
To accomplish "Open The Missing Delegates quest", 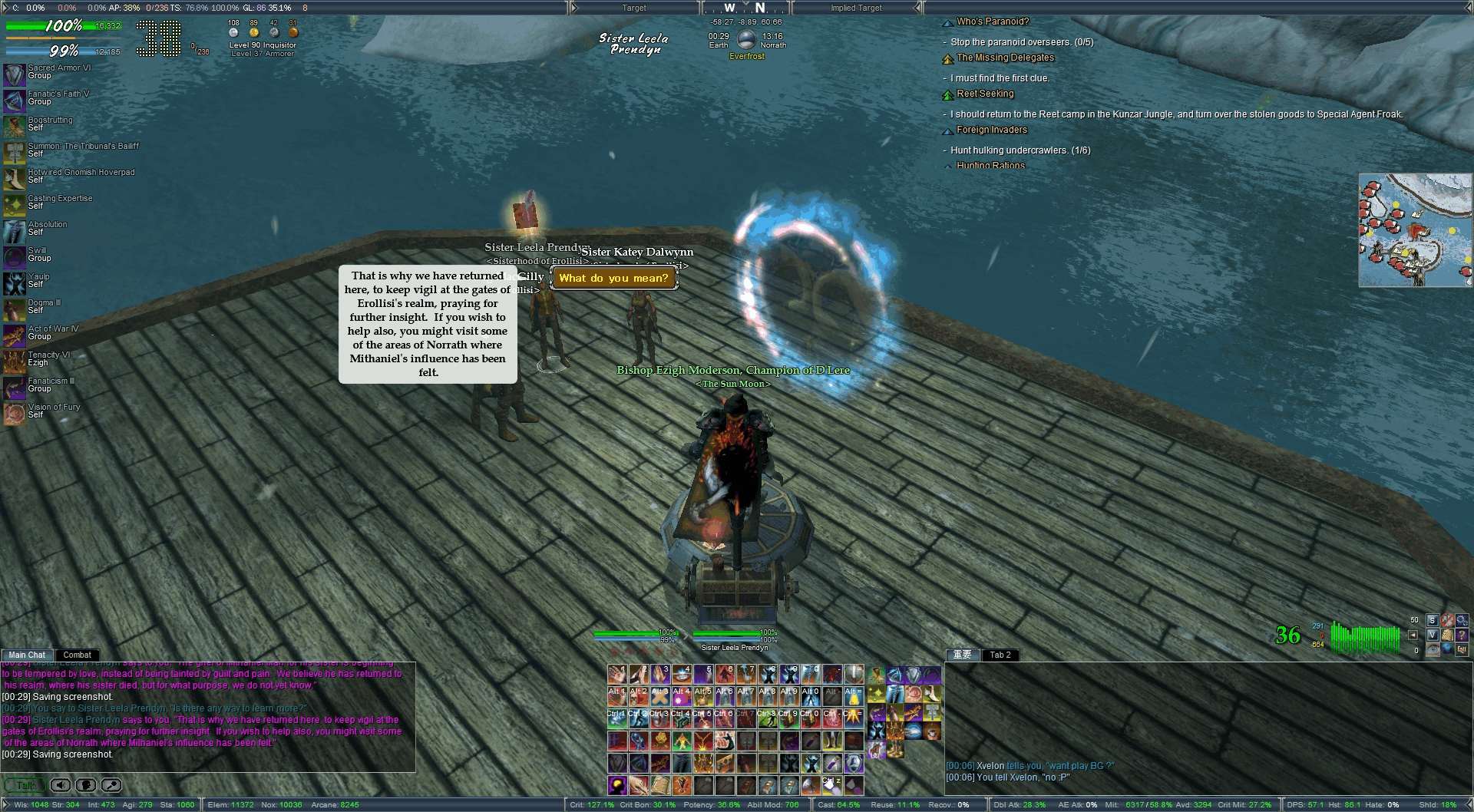I will click(1005, 58).
